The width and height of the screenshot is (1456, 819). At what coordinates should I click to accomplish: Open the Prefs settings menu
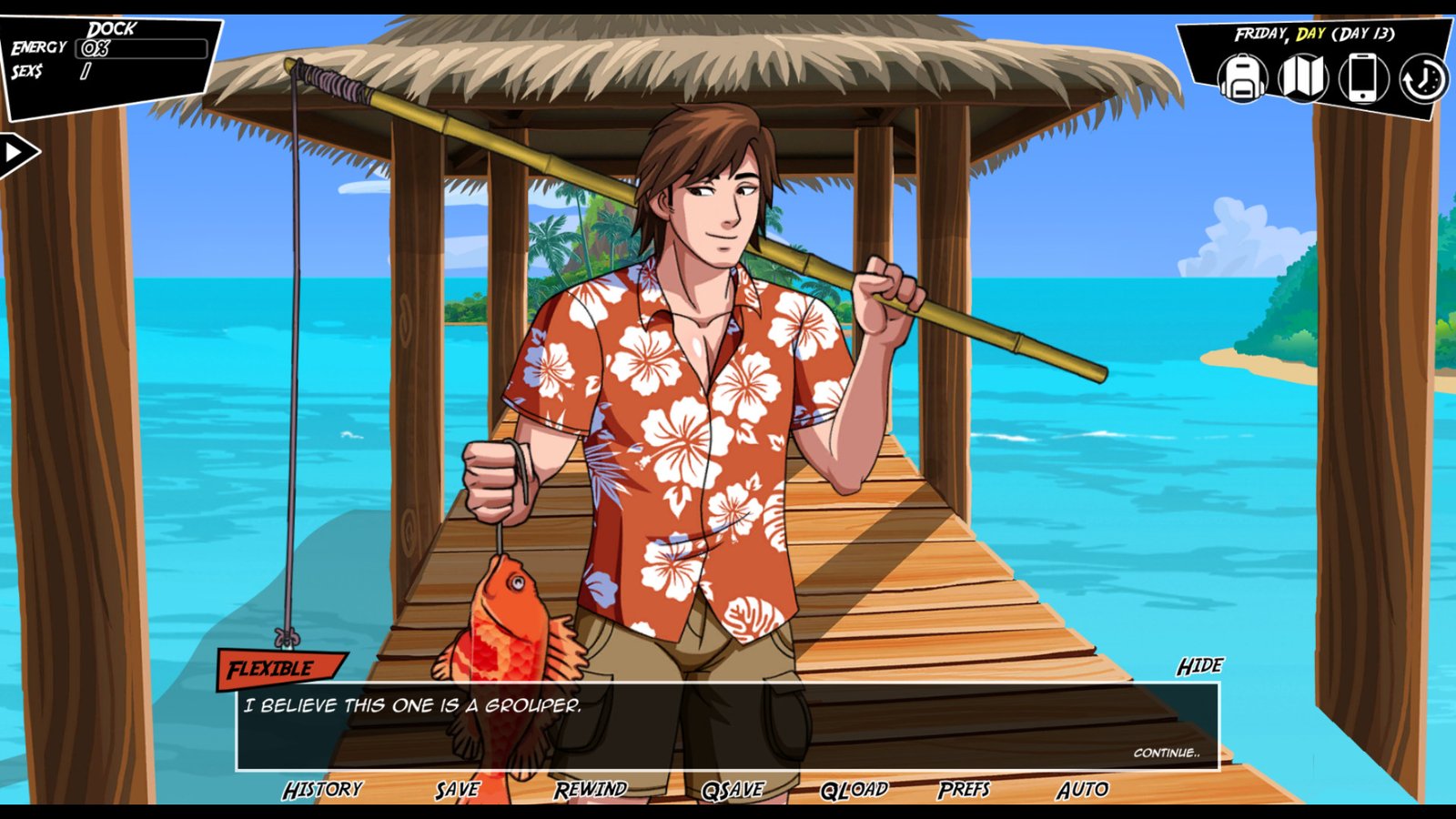click(966, 790)
